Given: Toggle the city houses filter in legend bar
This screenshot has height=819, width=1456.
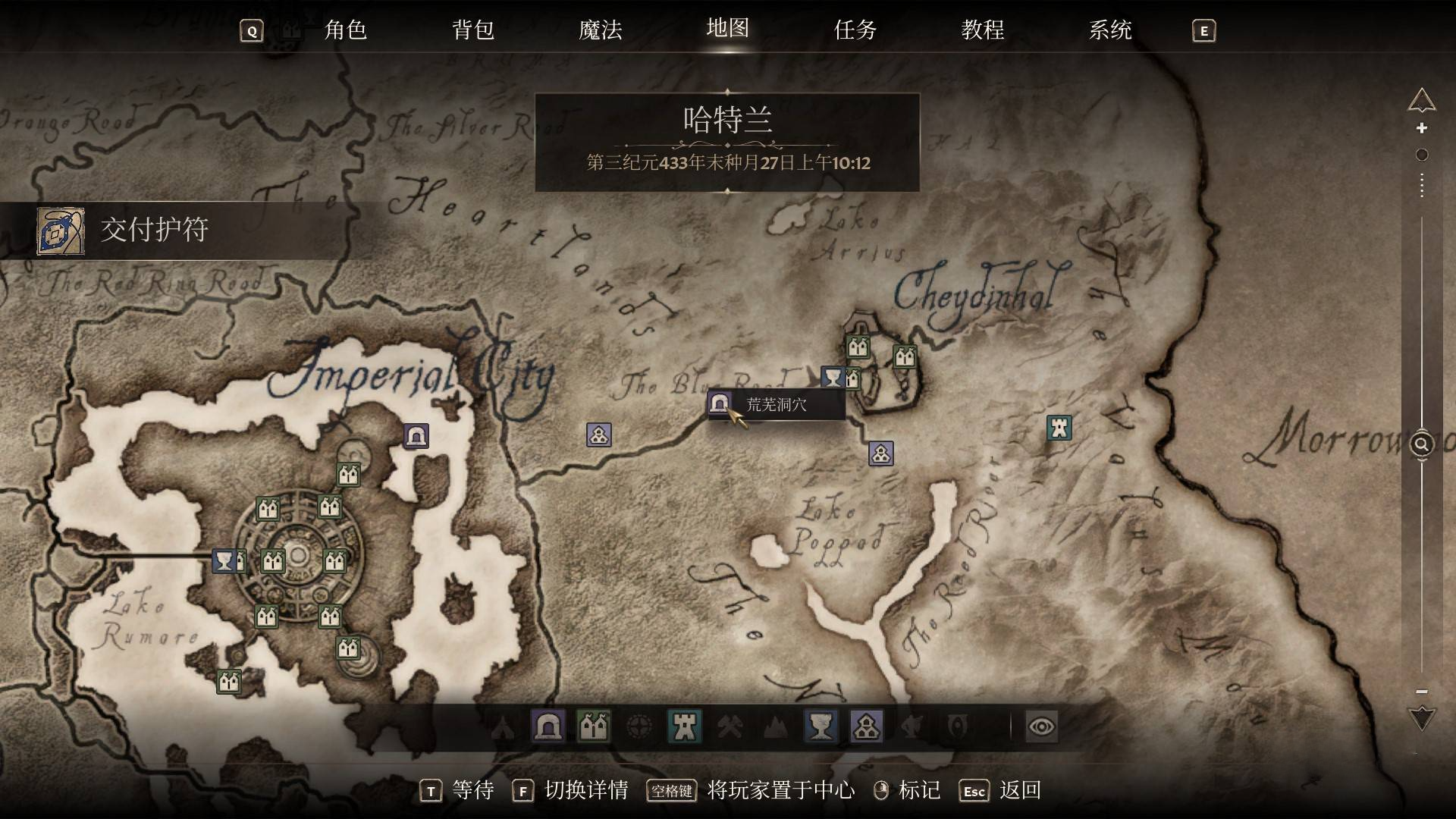Looking at the screenshot, I should click(594, 726).
